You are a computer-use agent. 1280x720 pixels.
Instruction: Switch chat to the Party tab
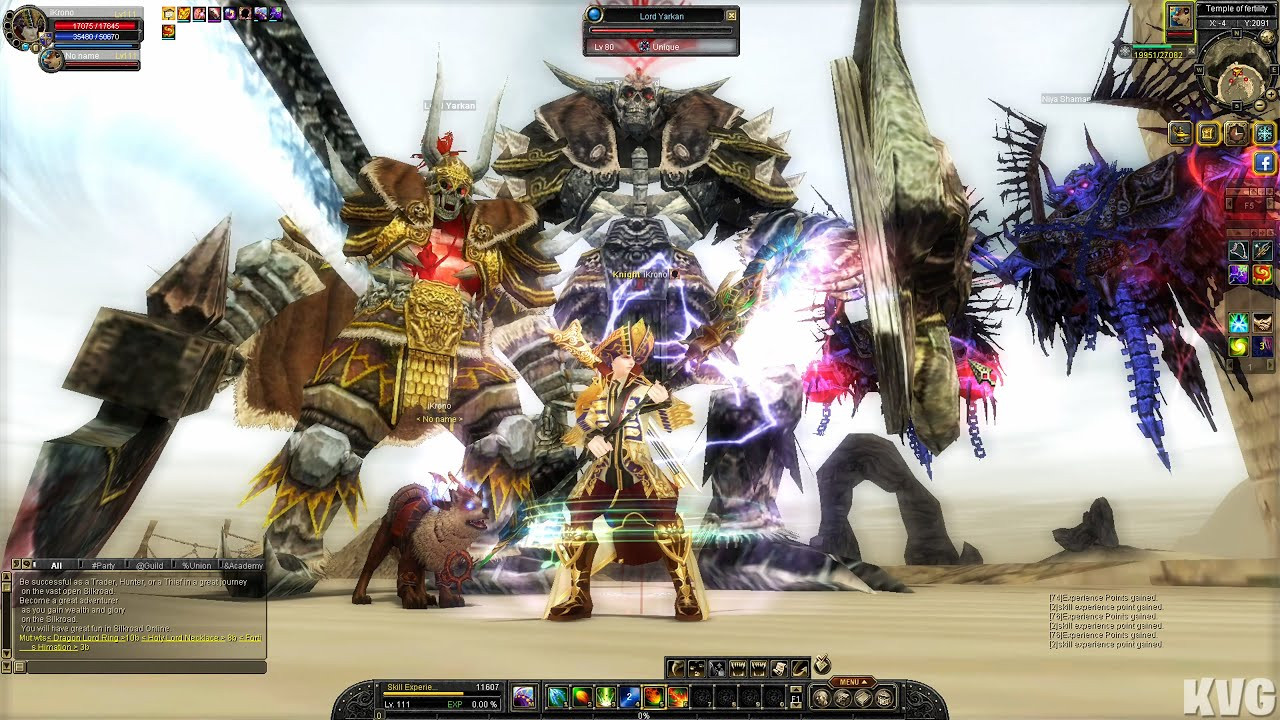pos(102,566)
